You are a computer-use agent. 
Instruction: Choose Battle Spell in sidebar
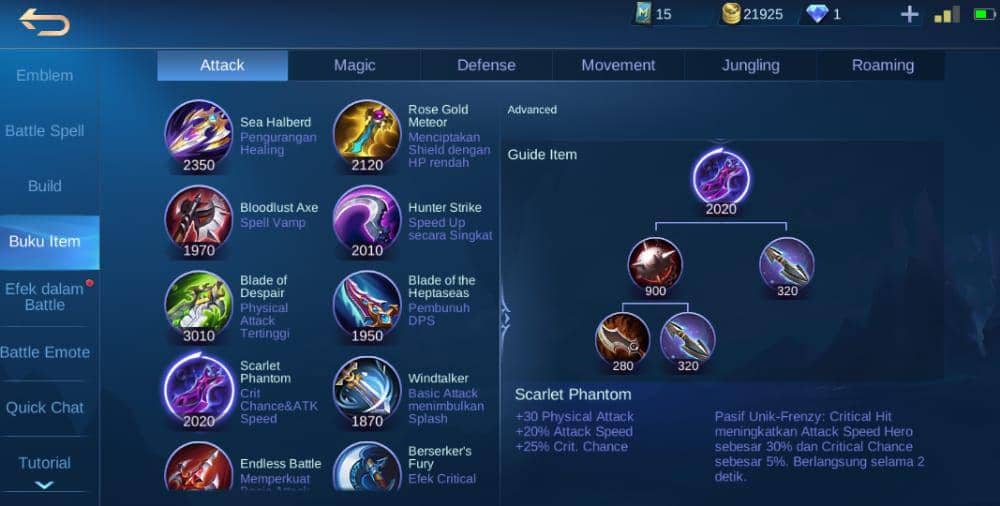45,131
